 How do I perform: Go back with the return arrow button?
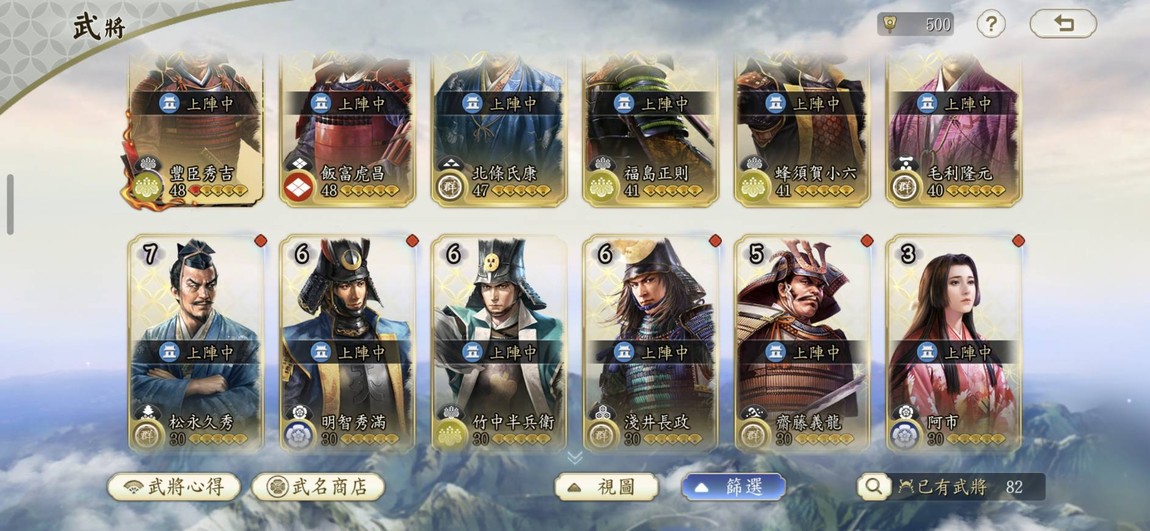1063,24
